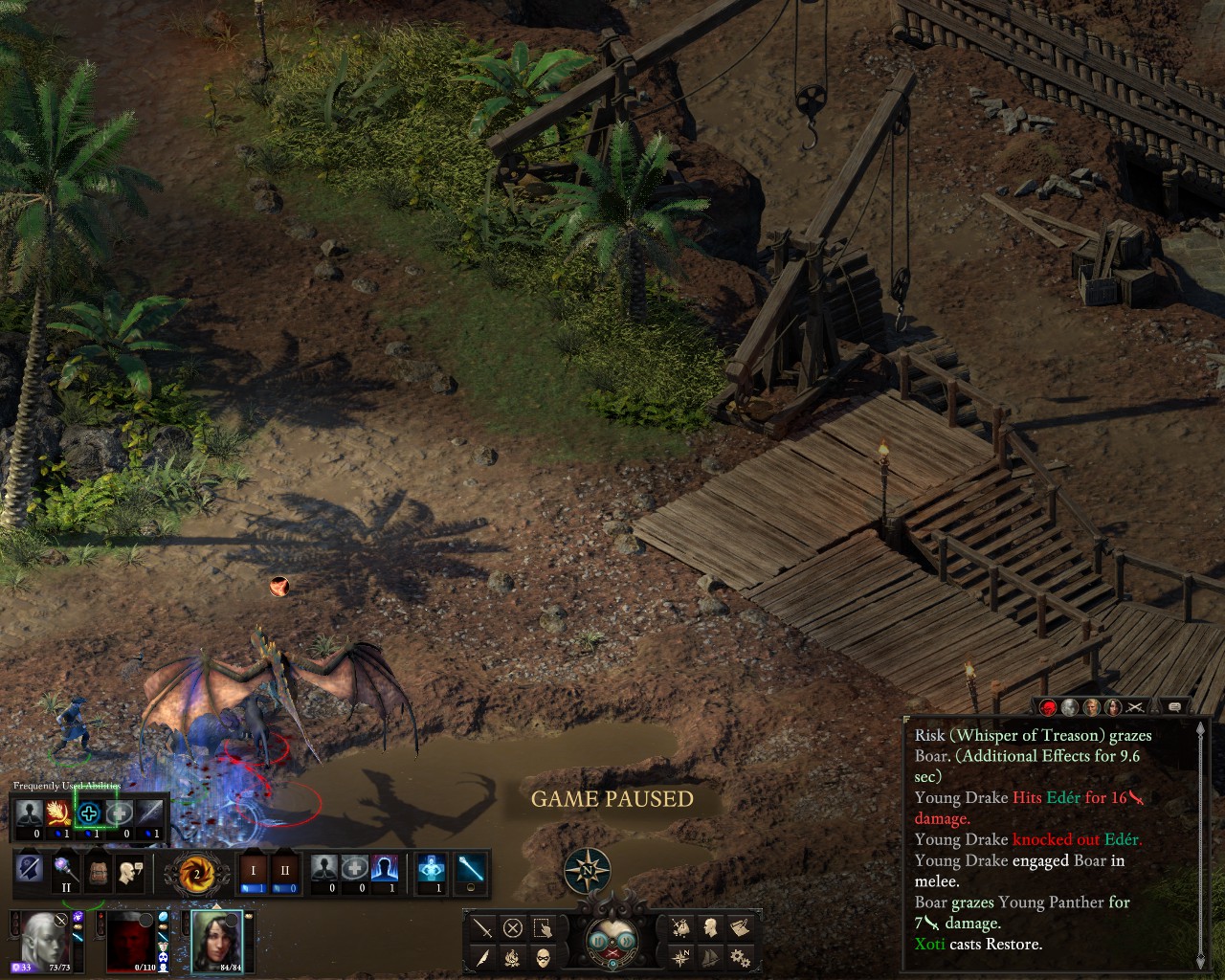Switch combat log to the dialogue tab
1225x980 pixels.
click(x=1174, y=707)
